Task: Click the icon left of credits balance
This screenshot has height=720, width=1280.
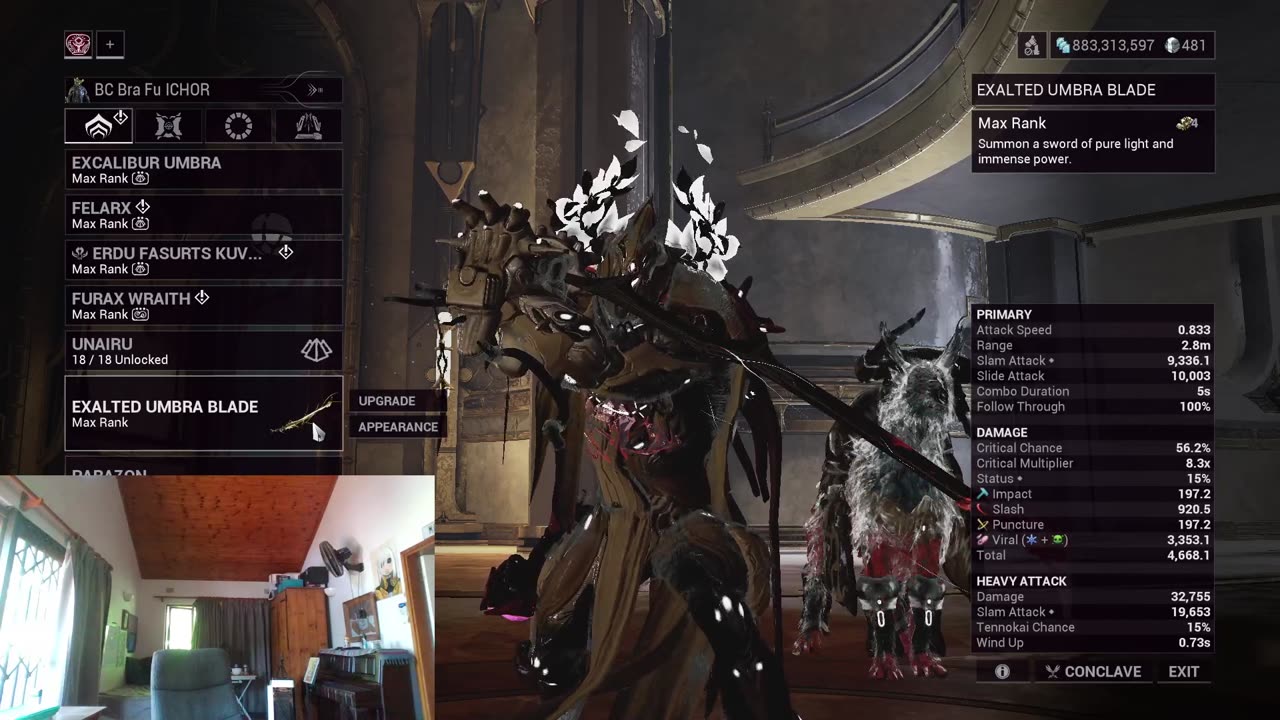Action: pyautogui.click(x=1032, y=45)
